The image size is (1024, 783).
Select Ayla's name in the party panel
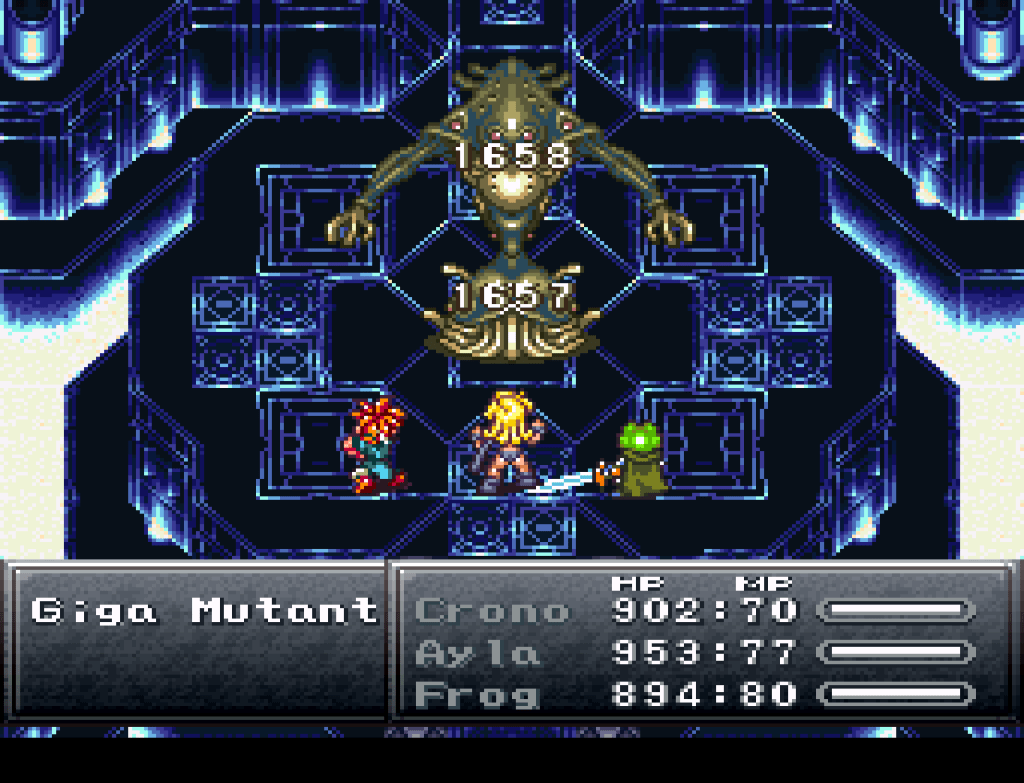tap(477, 653)
